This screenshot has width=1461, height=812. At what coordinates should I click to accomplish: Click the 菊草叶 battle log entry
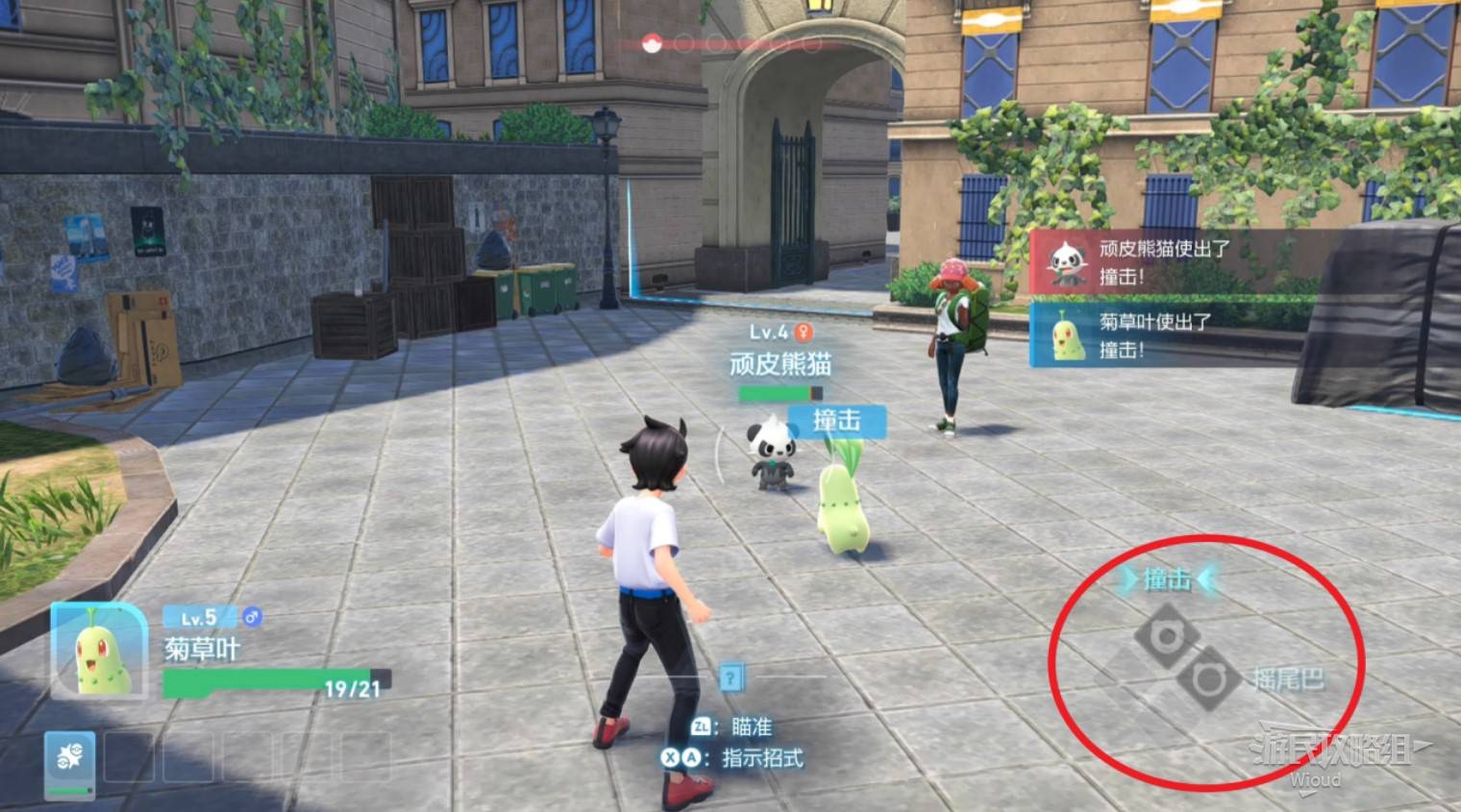click(1153, 334)
